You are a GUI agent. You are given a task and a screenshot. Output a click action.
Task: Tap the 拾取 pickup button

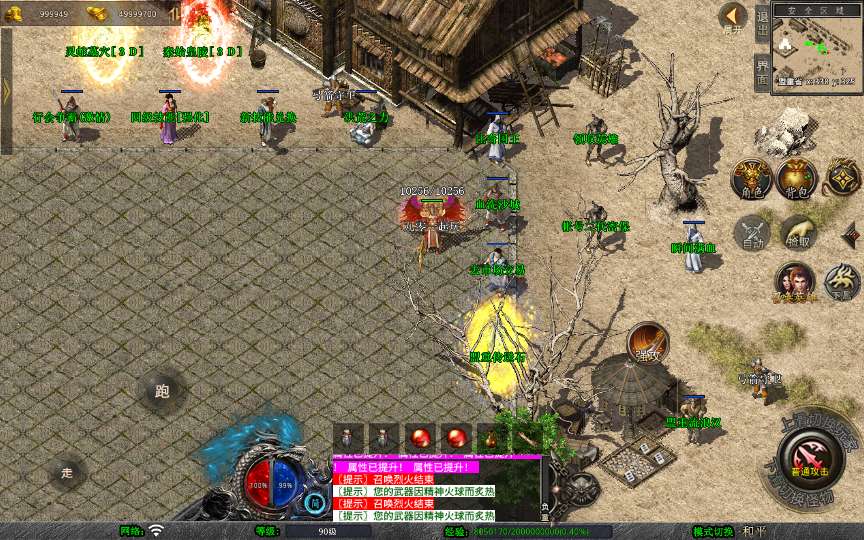(797, 233)
